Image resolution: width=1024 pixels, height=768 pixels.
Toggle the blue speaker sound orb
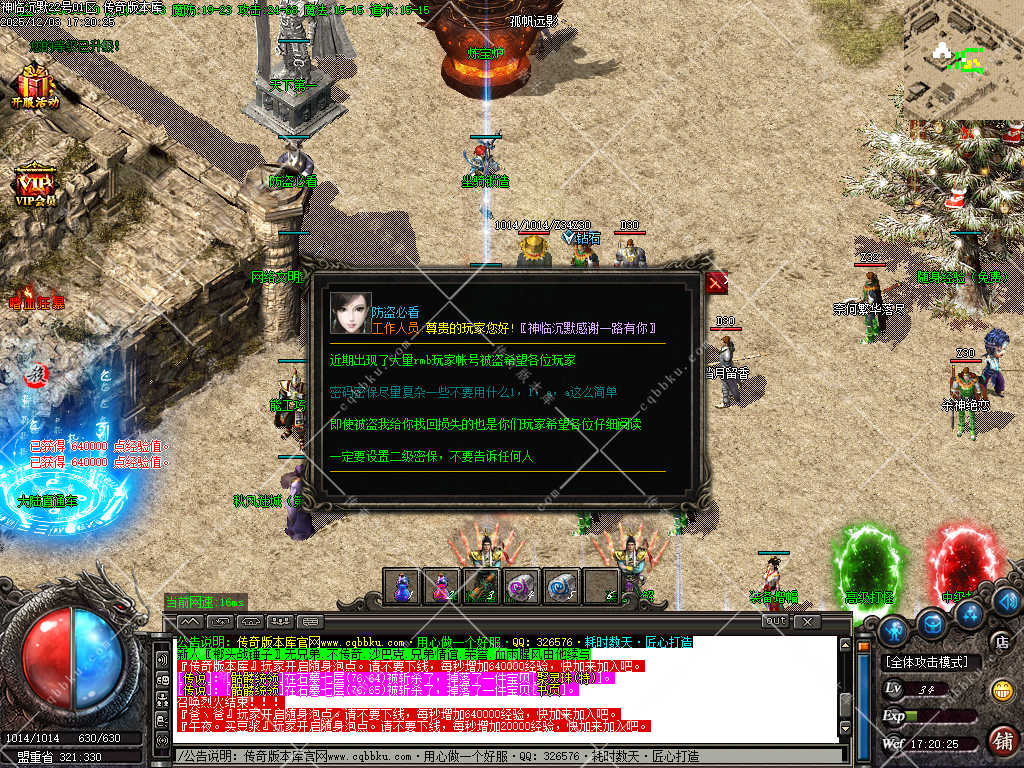1006,600
